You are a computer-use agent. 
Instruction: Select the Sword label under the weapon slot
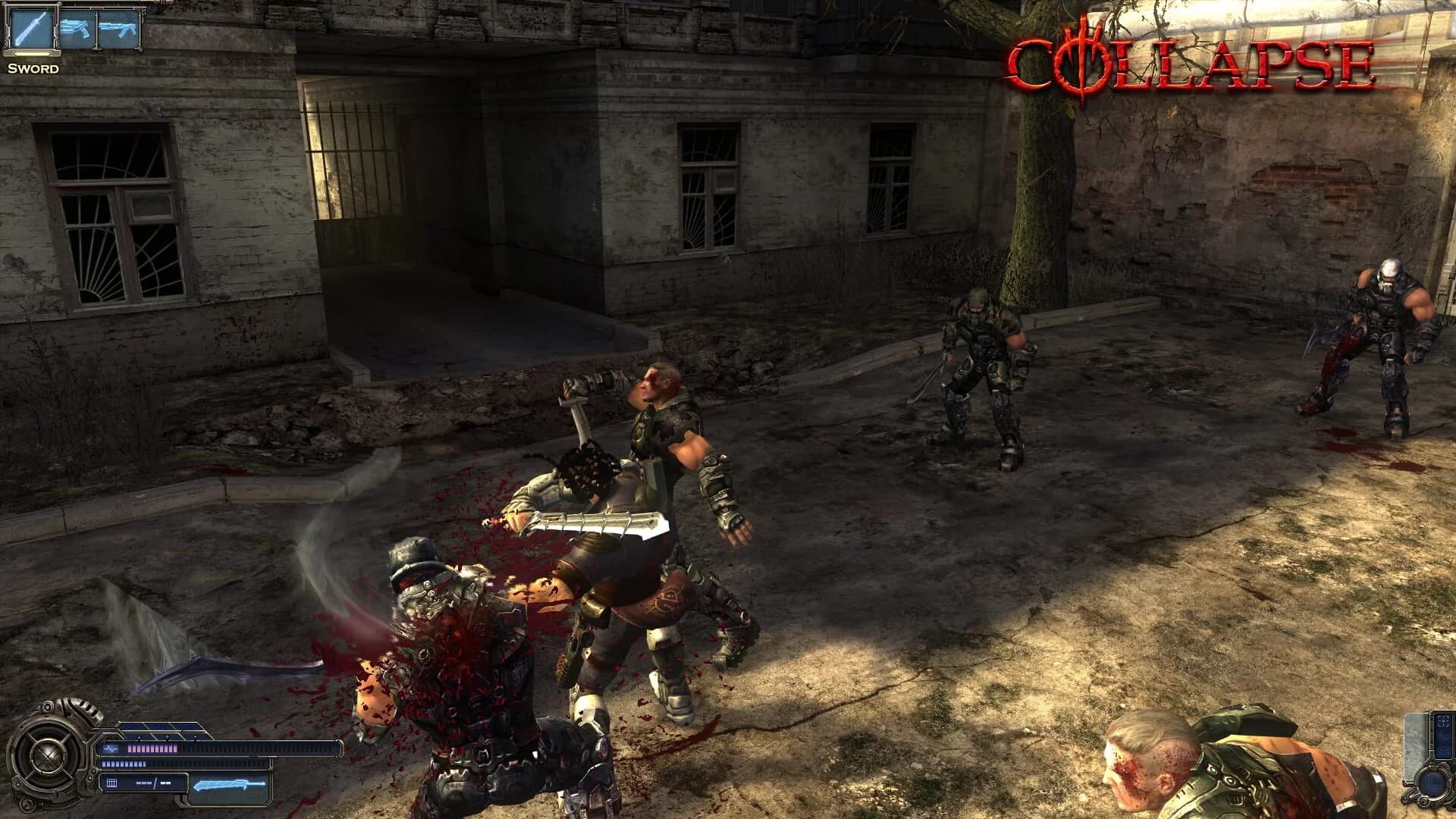(x=33, y=69)
